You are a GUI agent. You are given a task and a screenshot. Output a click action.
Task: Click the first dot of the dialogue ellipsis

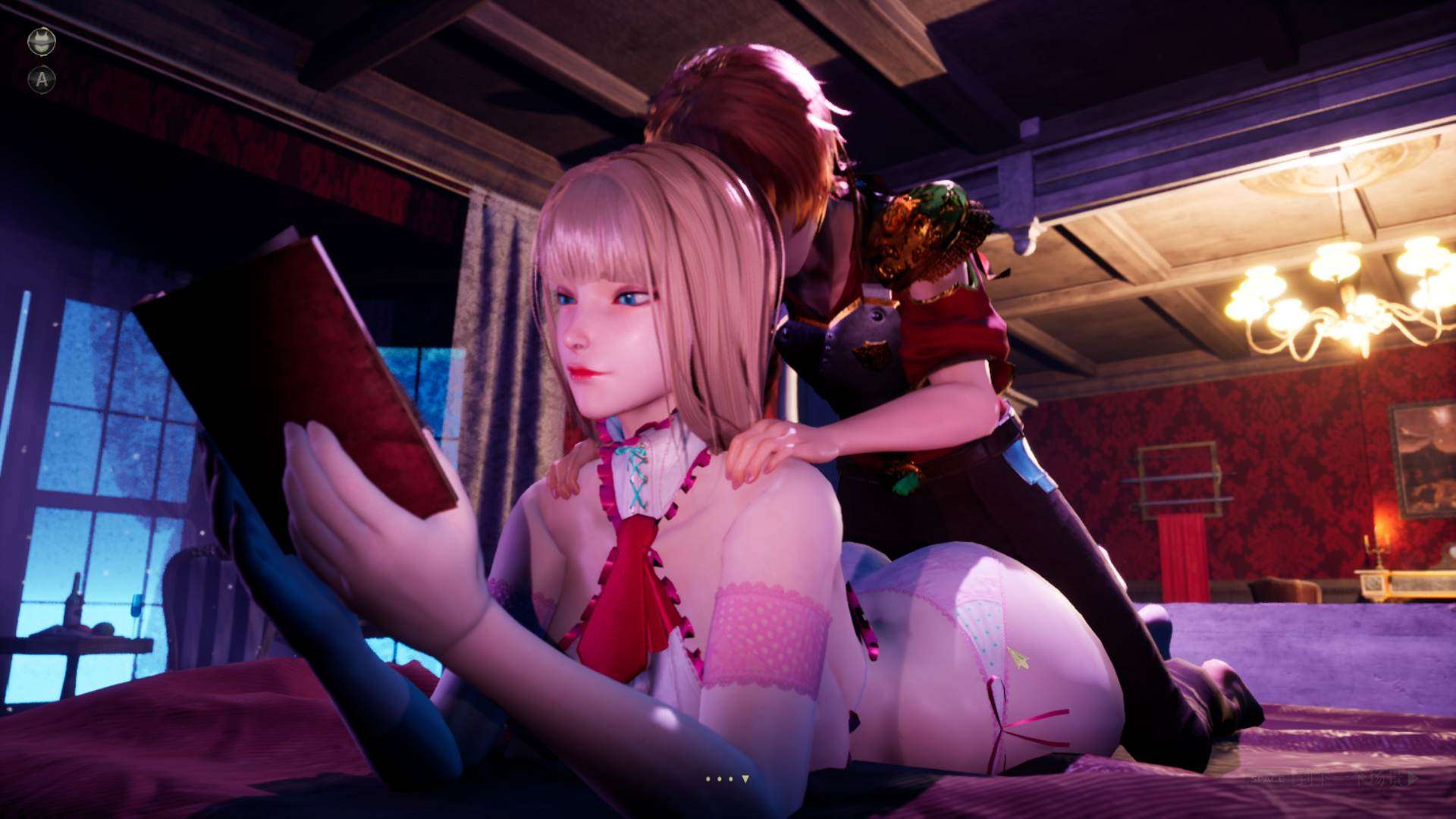click(x=708, y=779)
